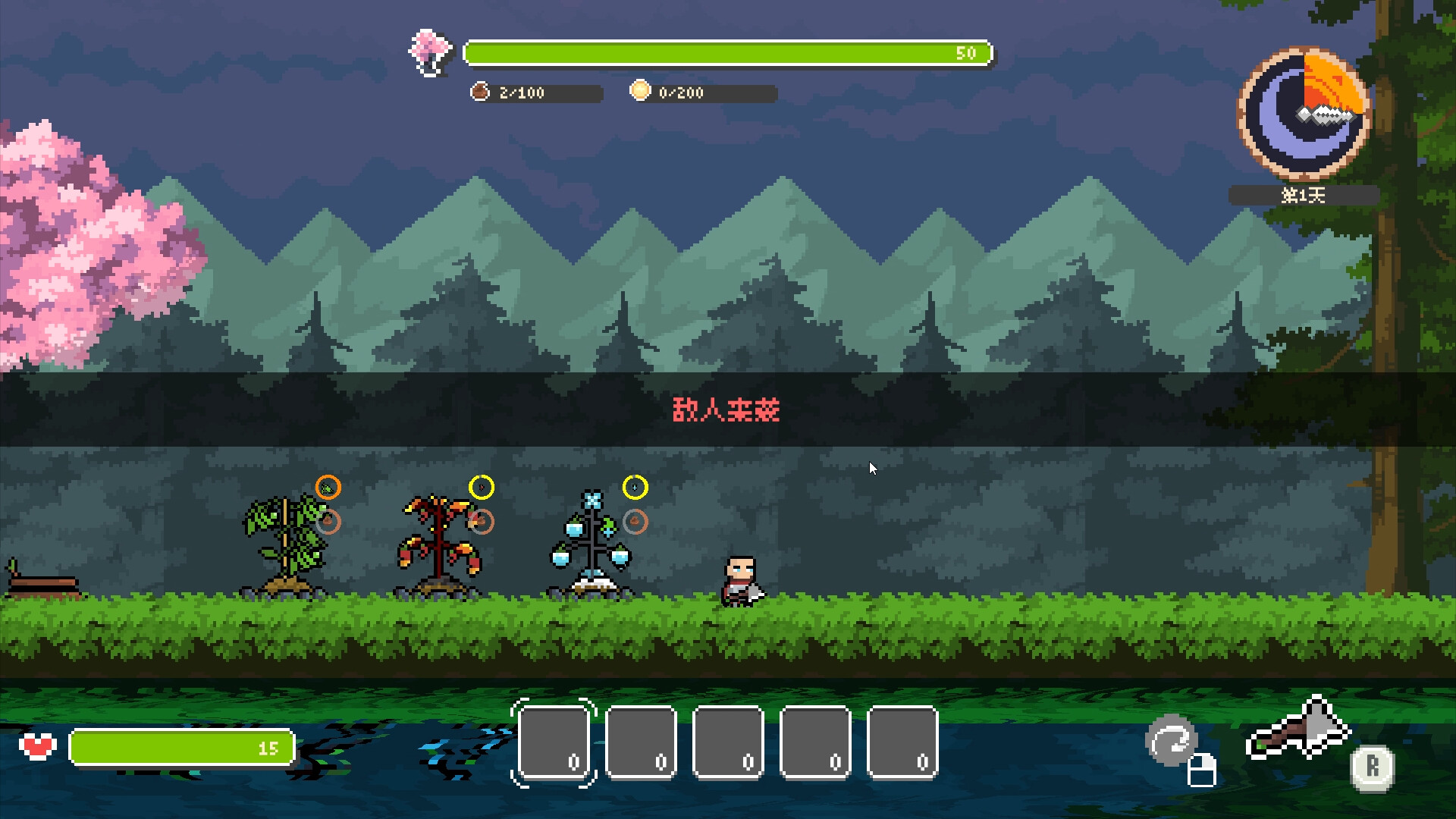Activate the fertilizer circle on the leafy green plant
The width and height of the screenshot is (1456, 819).
coord(328,522)
